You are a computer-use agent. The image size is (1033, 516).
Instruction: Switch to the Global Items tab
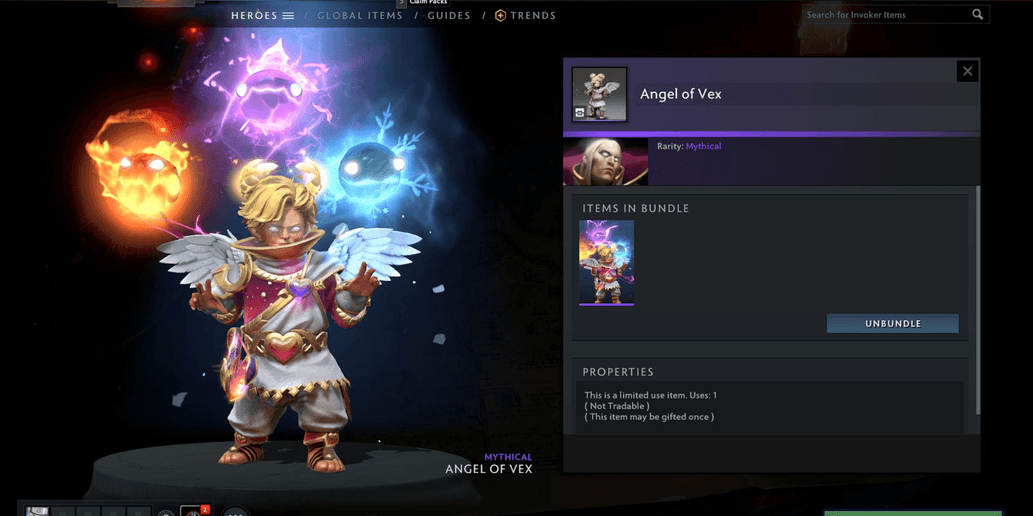click(x=359, y=16)
